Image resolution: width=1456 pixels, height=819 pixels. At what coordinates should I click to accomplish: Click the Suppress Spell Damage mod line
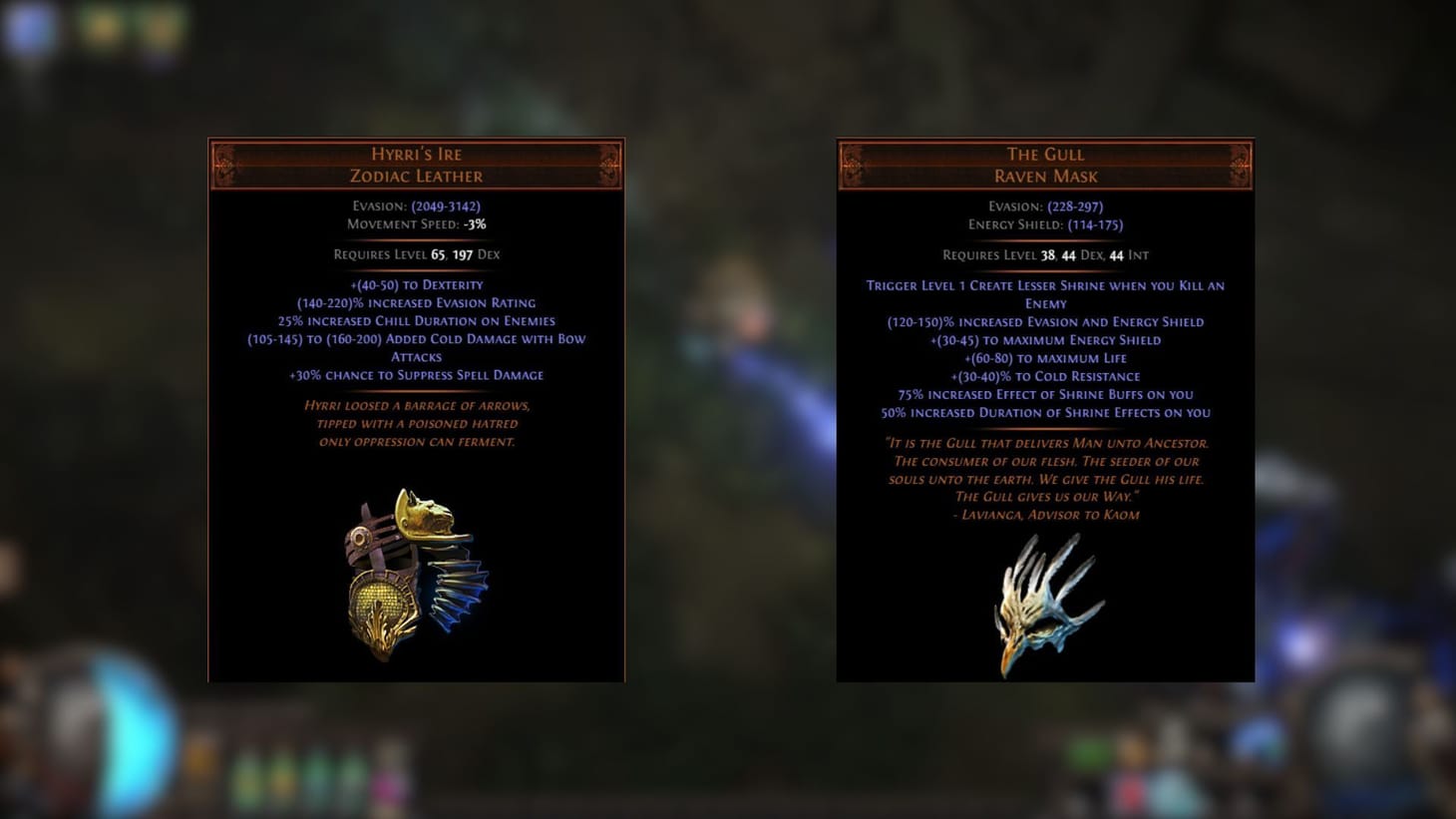pyautogui.click(x=415, y=375)
